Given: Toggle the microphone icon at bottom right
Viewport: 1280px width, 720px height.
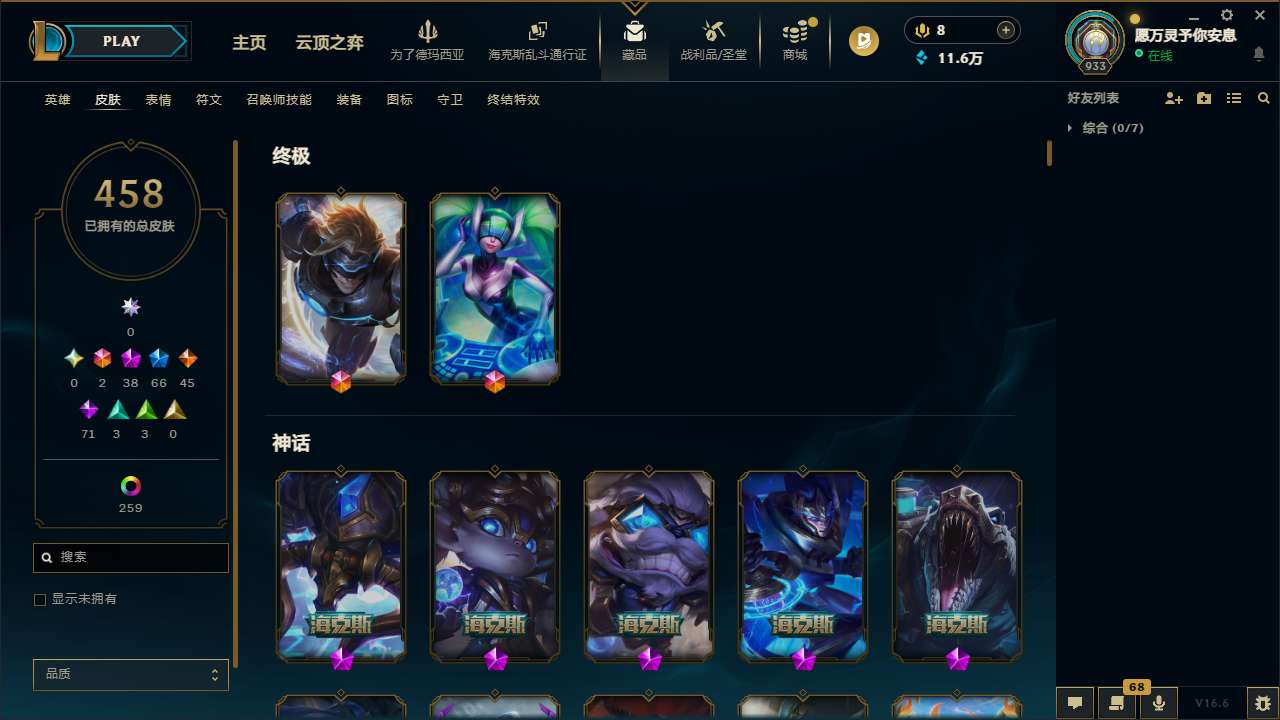Looking at the screenshot, I should (x=1158, y=703).
